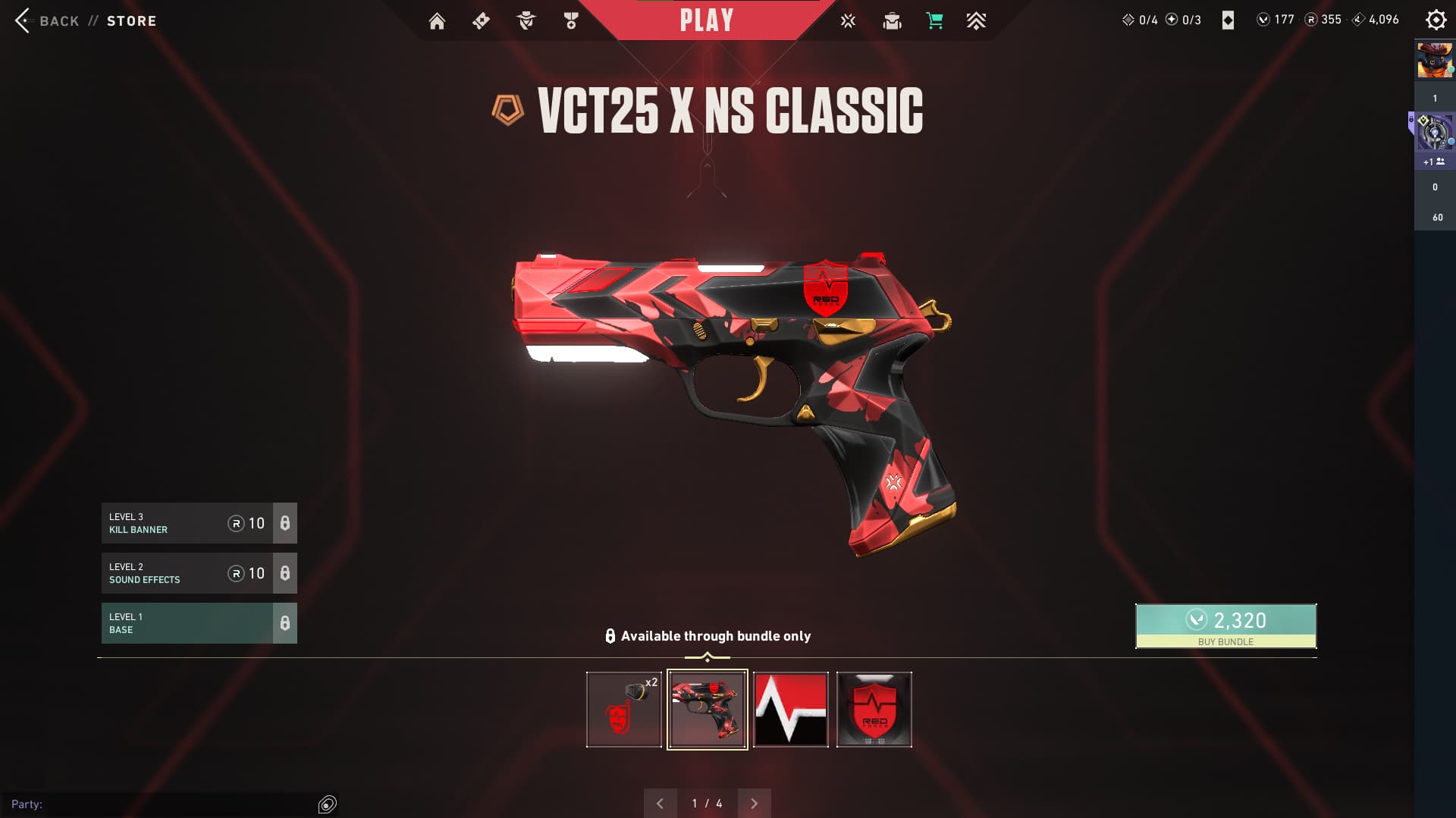1456x818 pixels.
Task: Open the green shopping cart store tab
Action: (934, 21)
